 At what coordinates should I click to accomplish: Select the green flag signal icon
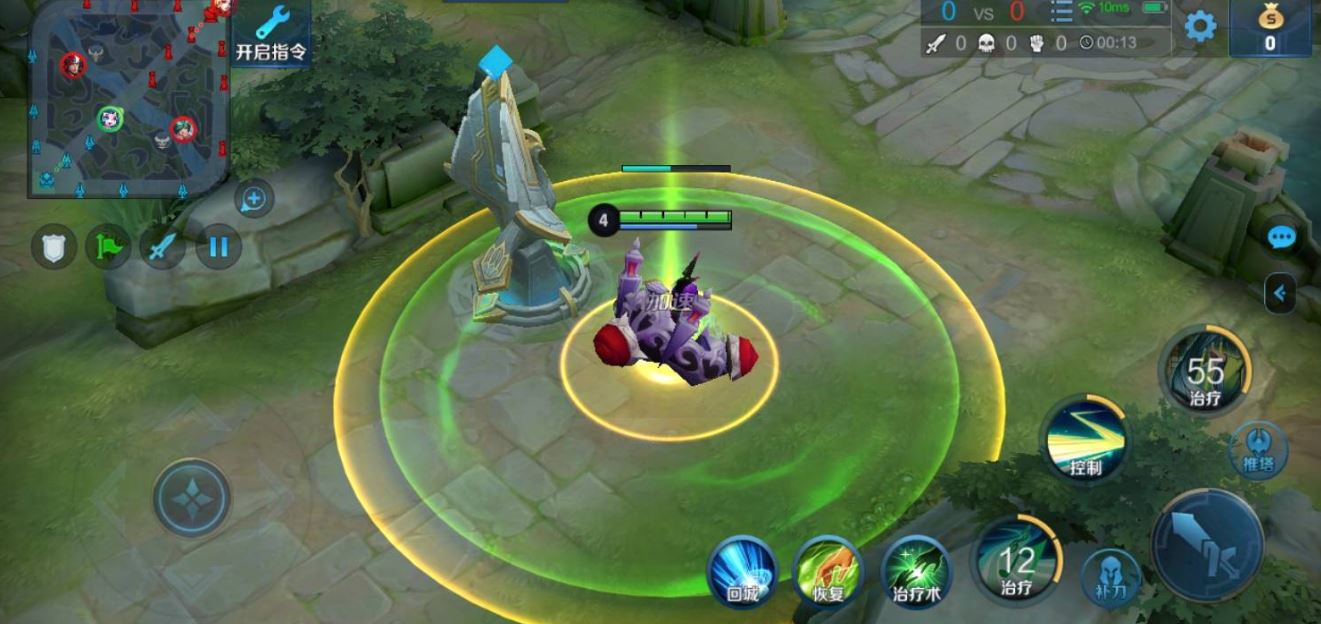click(107, 246)
